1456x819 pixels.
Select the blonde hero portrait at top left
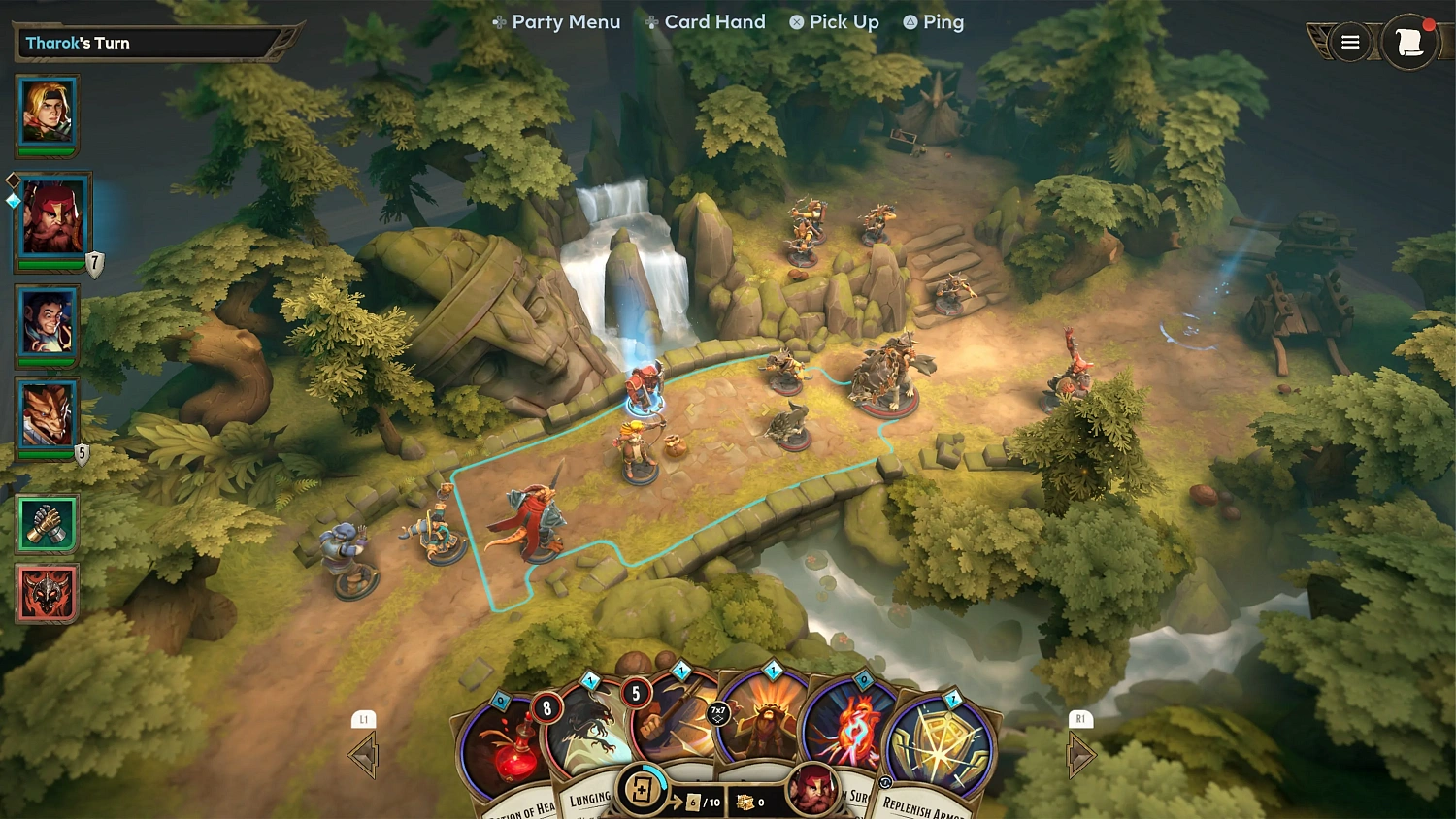pyautogui.click(x=47, y=112)
